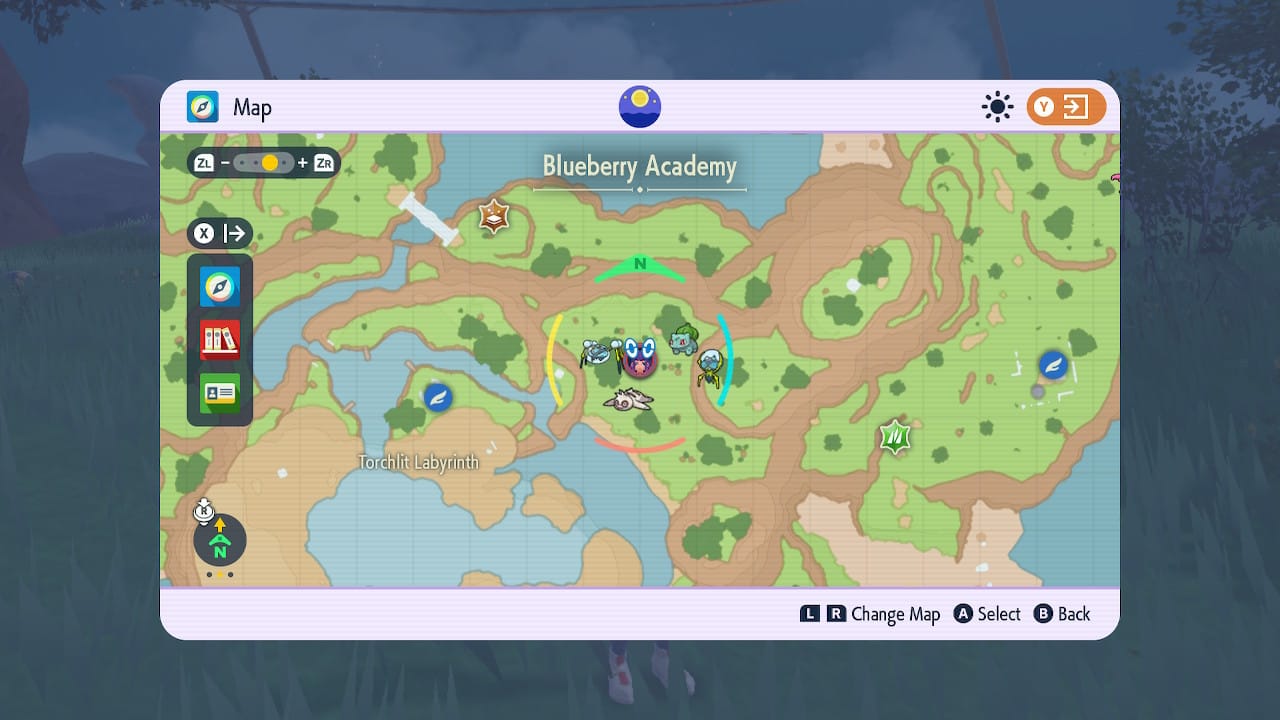Screen dimensions: 1280x720
Task: Select the compass Map icon in the sidebar
Action: pyautogui.click(x=219, y=286)
